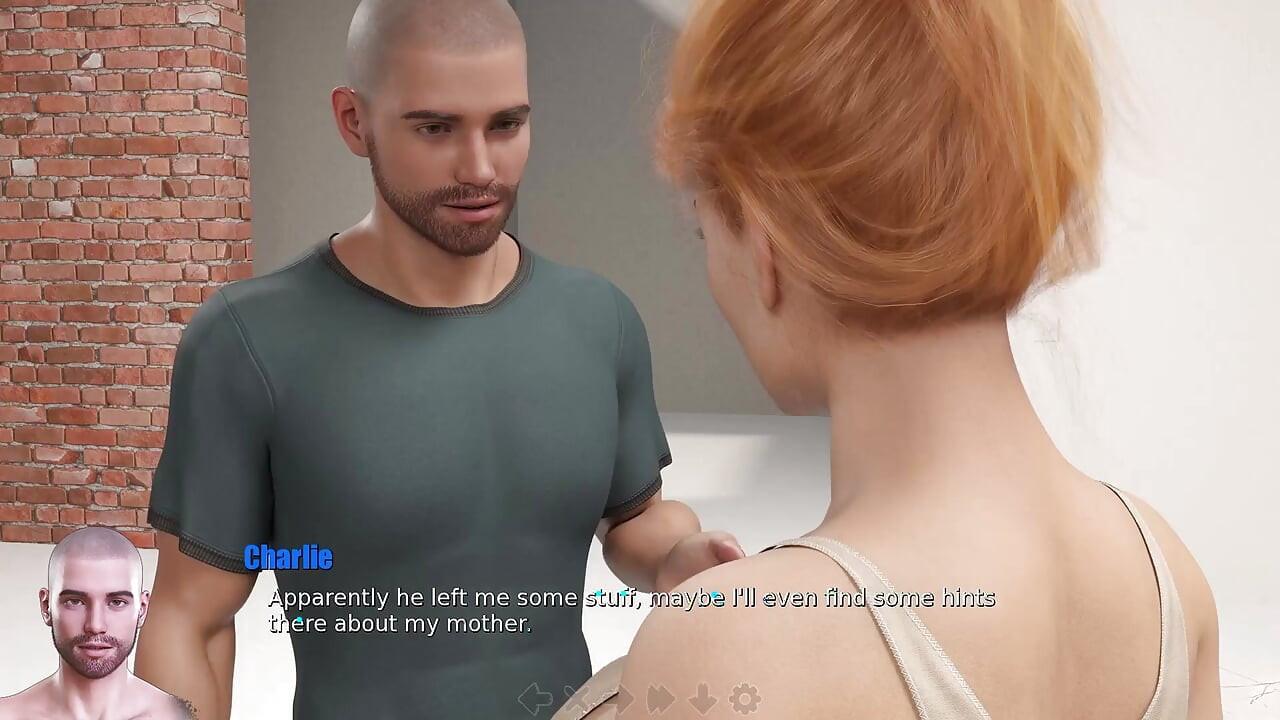
Task: Click the forward advance arrow icon
Action: pyautogui.click(x=619, y=698)
